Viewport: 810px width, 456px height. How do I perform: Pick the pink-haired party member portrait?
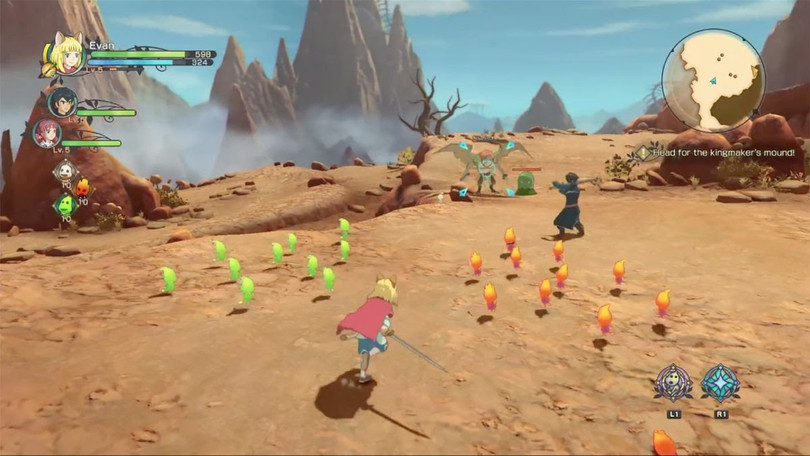48,133
